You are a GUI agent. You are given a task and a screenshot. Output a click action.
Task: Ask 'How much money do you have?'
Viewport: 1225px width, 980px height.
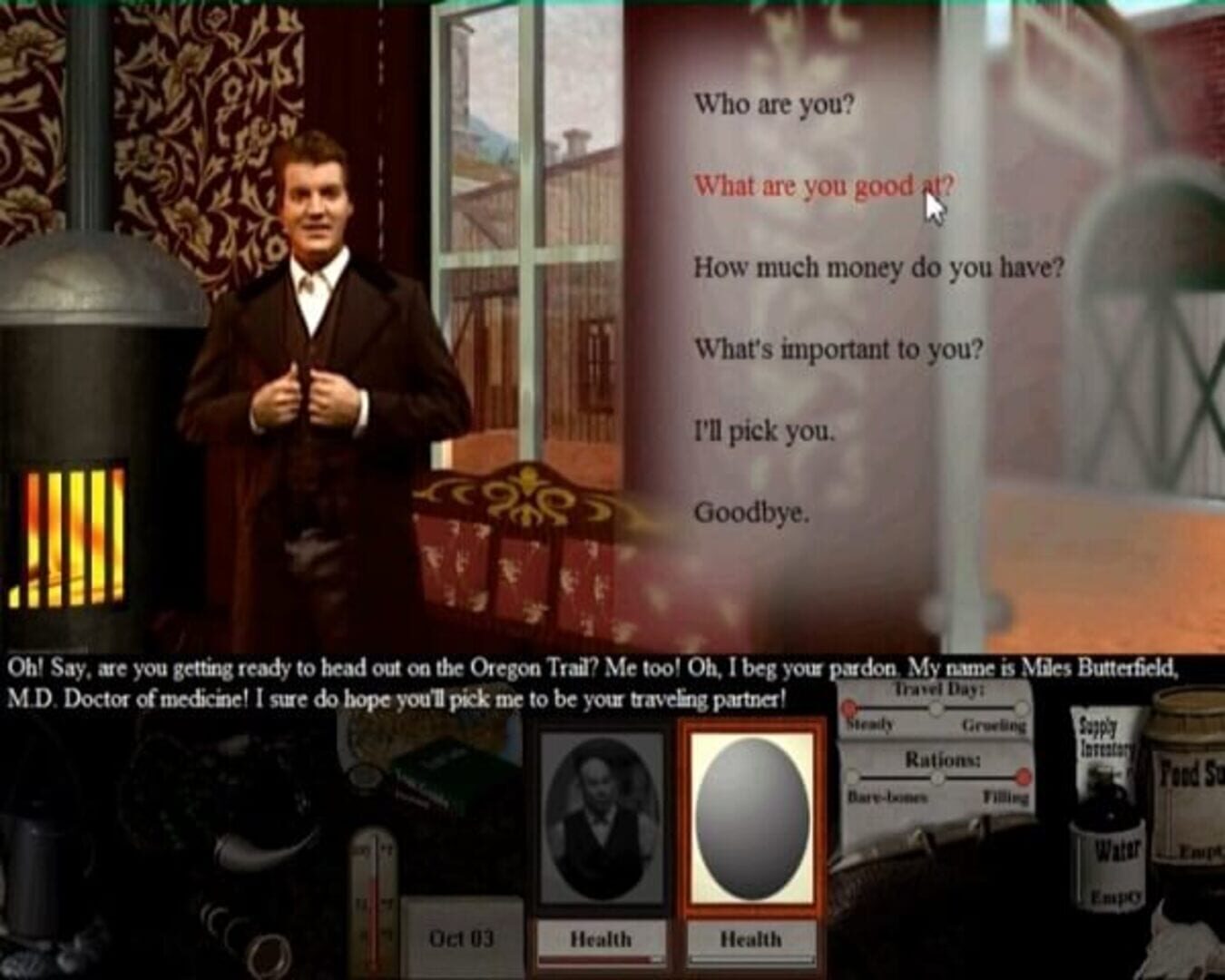[x=880, y=267]
